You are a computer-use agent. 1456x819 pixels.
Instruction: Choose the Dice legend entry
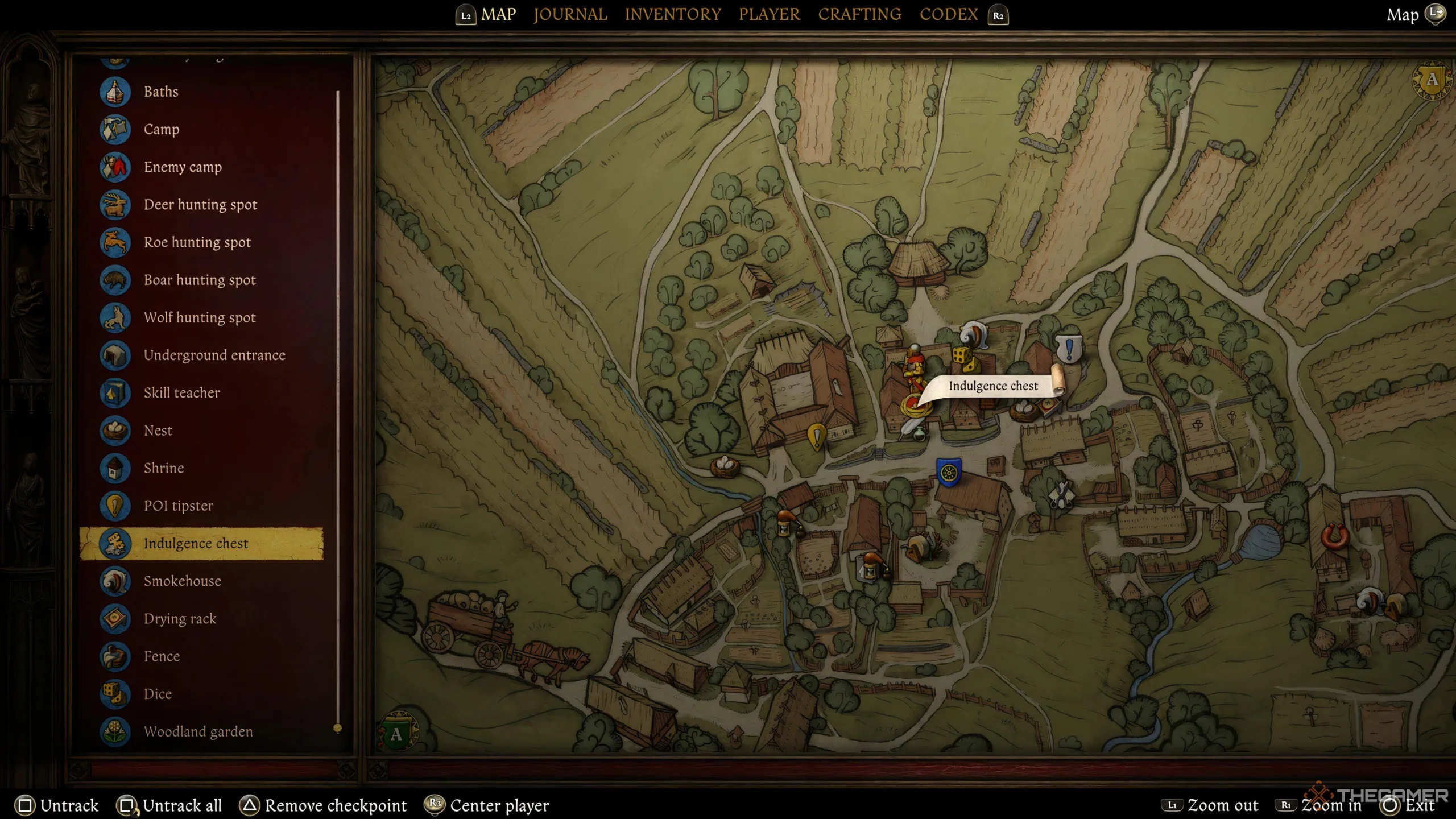pyautogui.click(x=158, y=694)
